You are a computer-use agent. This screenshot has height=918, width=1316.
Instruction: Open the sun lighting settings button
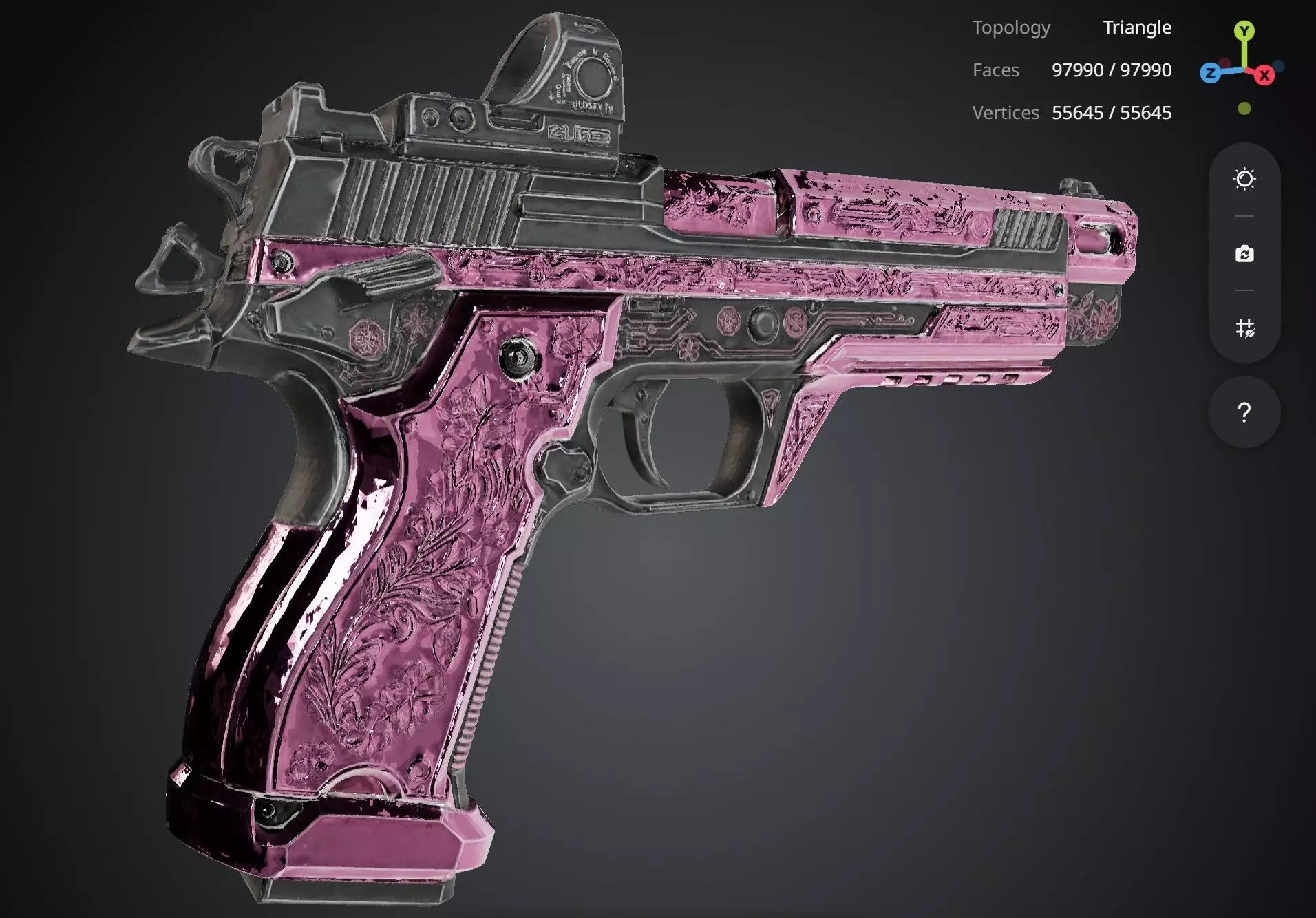click(x=1244, y=180)
